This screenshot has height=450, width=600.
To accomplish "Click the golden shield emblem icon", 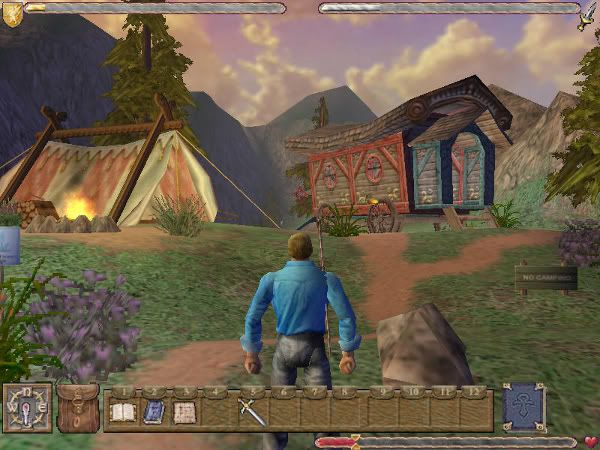I will (x=12, y=12).
